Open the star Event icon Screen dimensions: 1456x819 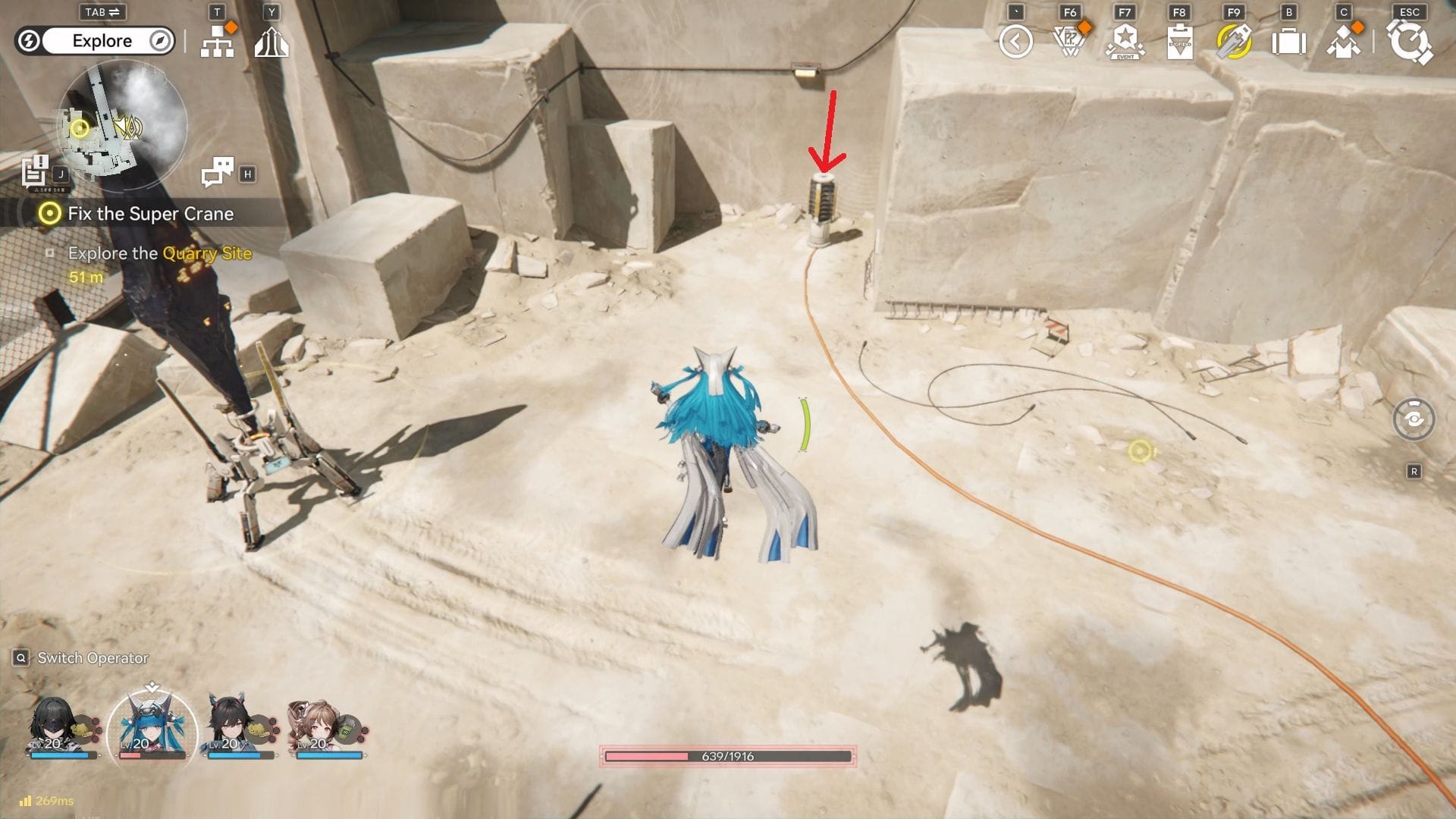[1125, 42]
